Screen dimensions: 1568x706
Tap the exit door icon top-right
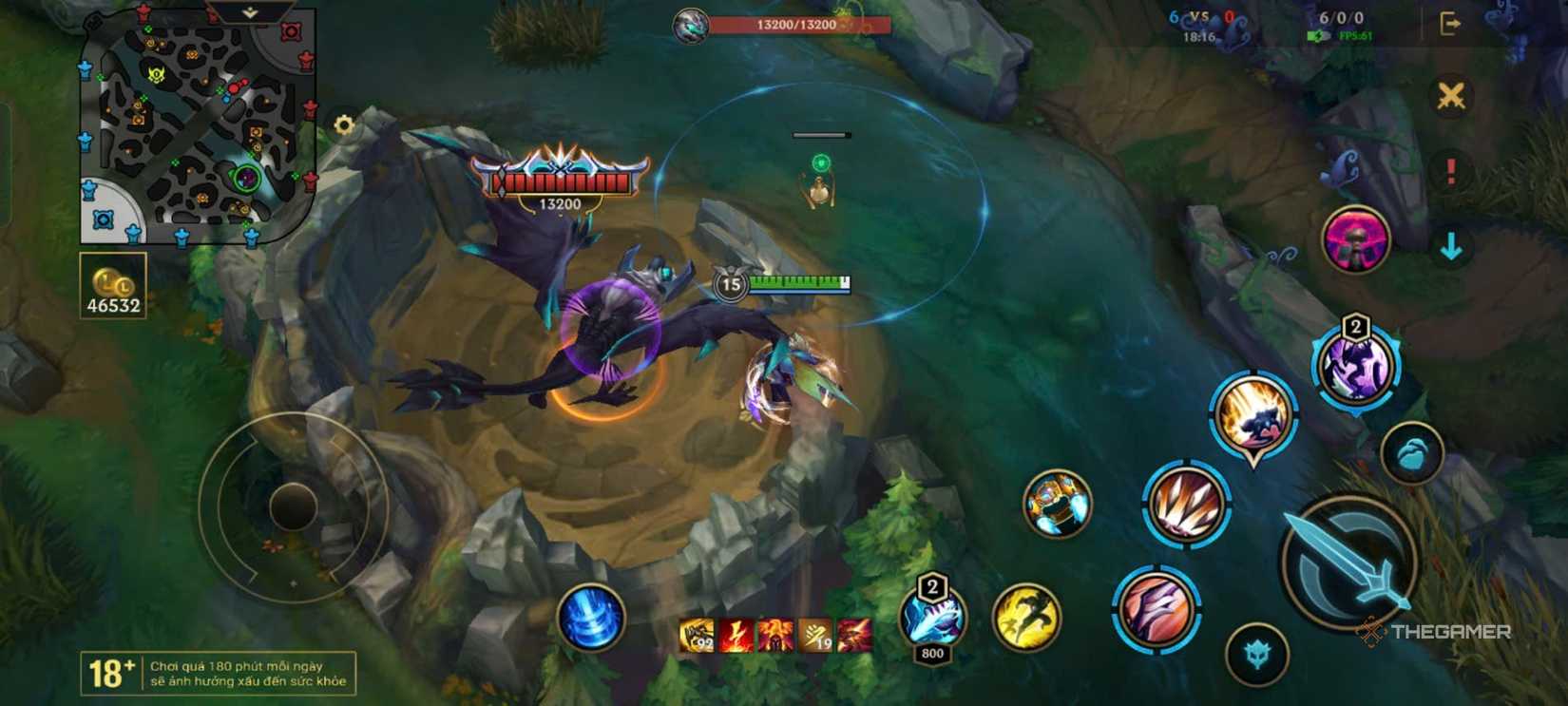1448,21
